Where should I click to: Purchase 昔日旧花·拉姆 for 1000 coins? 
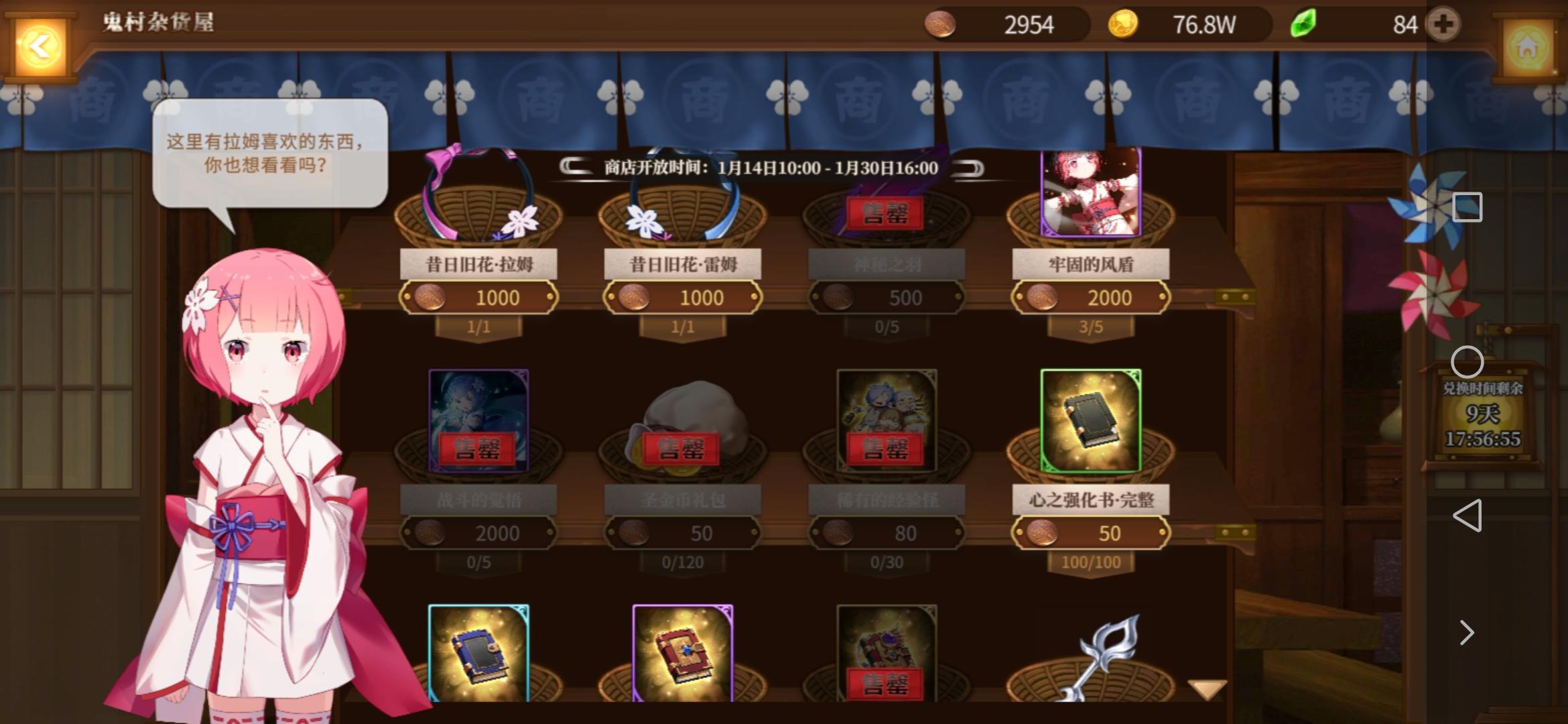[x=477, y=297]
